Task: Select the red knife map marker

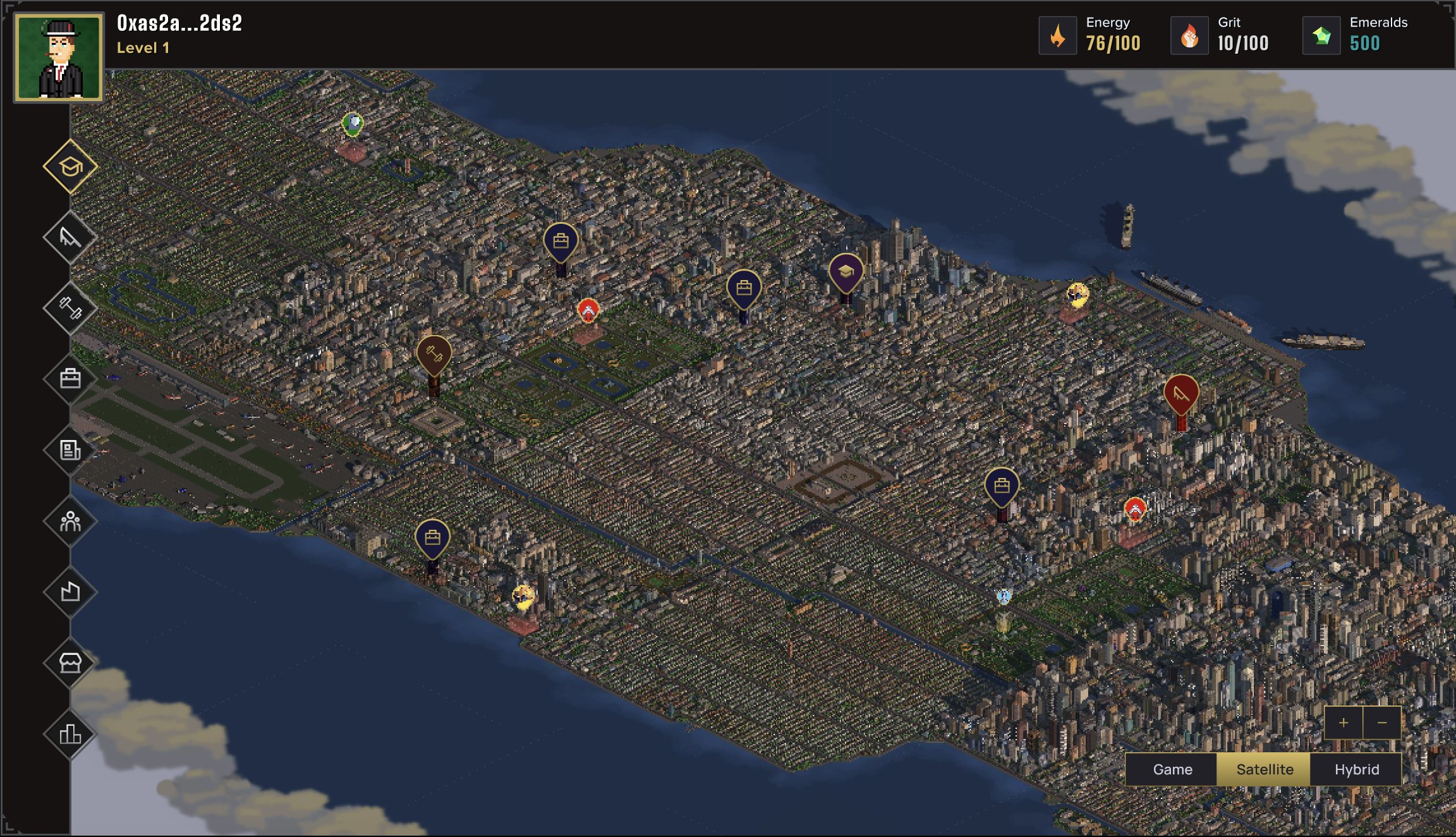Action: 1181,394
